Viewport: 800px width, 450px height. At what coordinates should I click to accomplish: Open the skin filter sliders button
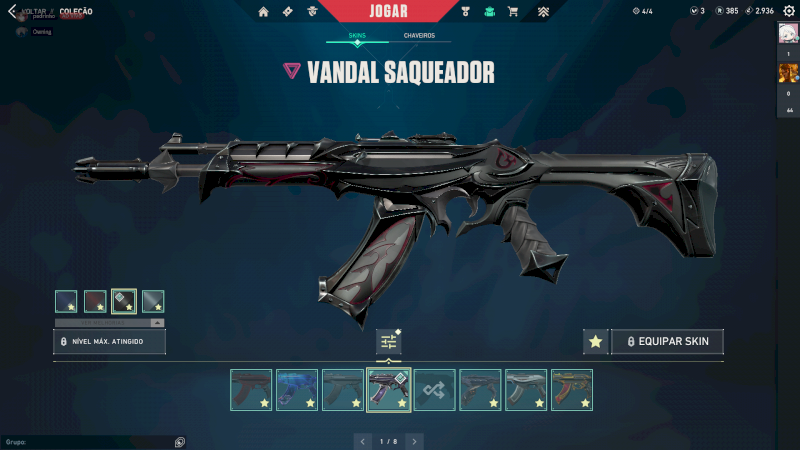click(x=388, y=341)
